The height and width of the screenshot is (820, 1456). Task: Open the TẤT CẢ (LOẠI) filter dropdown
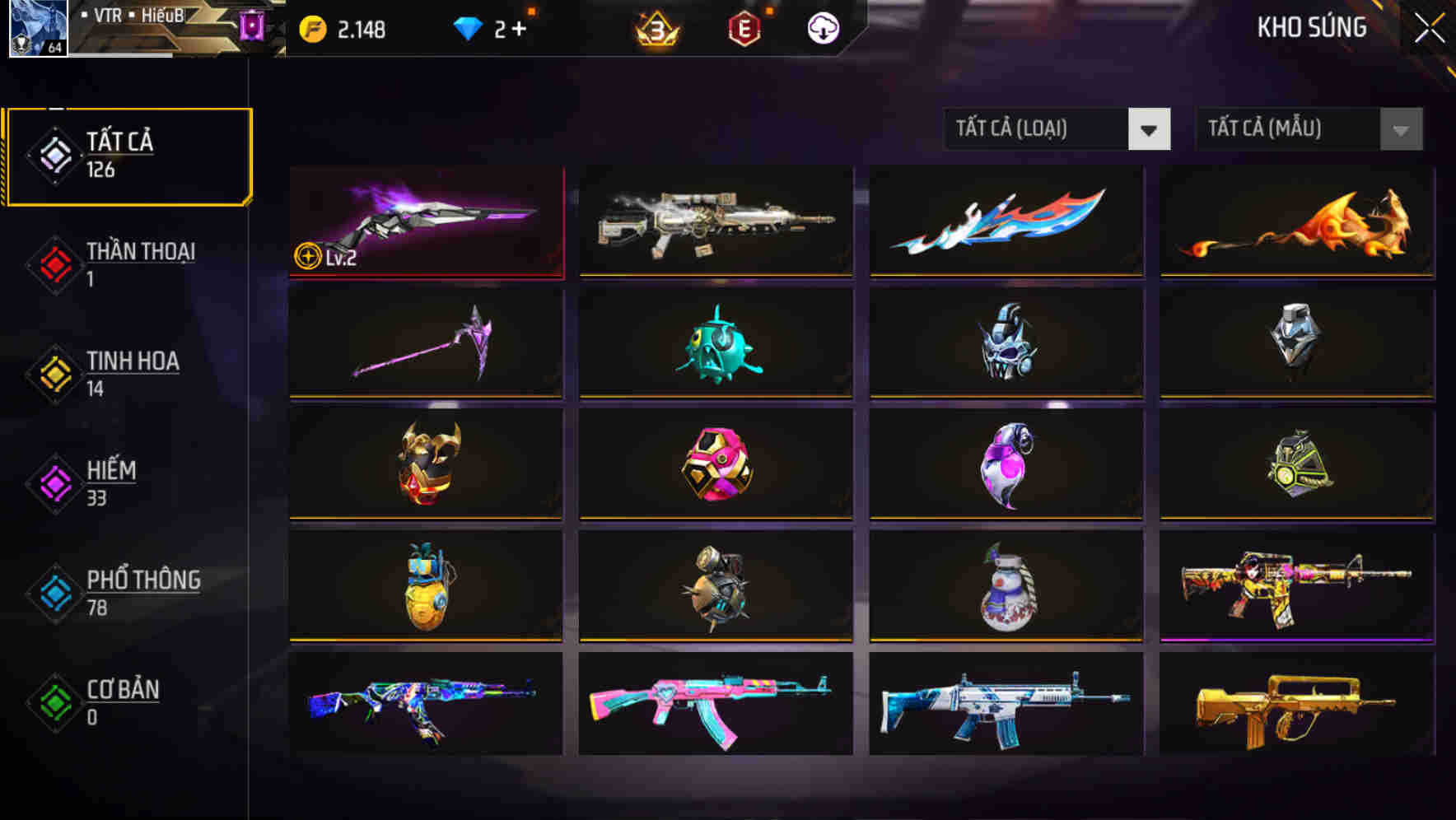pyautogui.click(x=1057, y=129)
